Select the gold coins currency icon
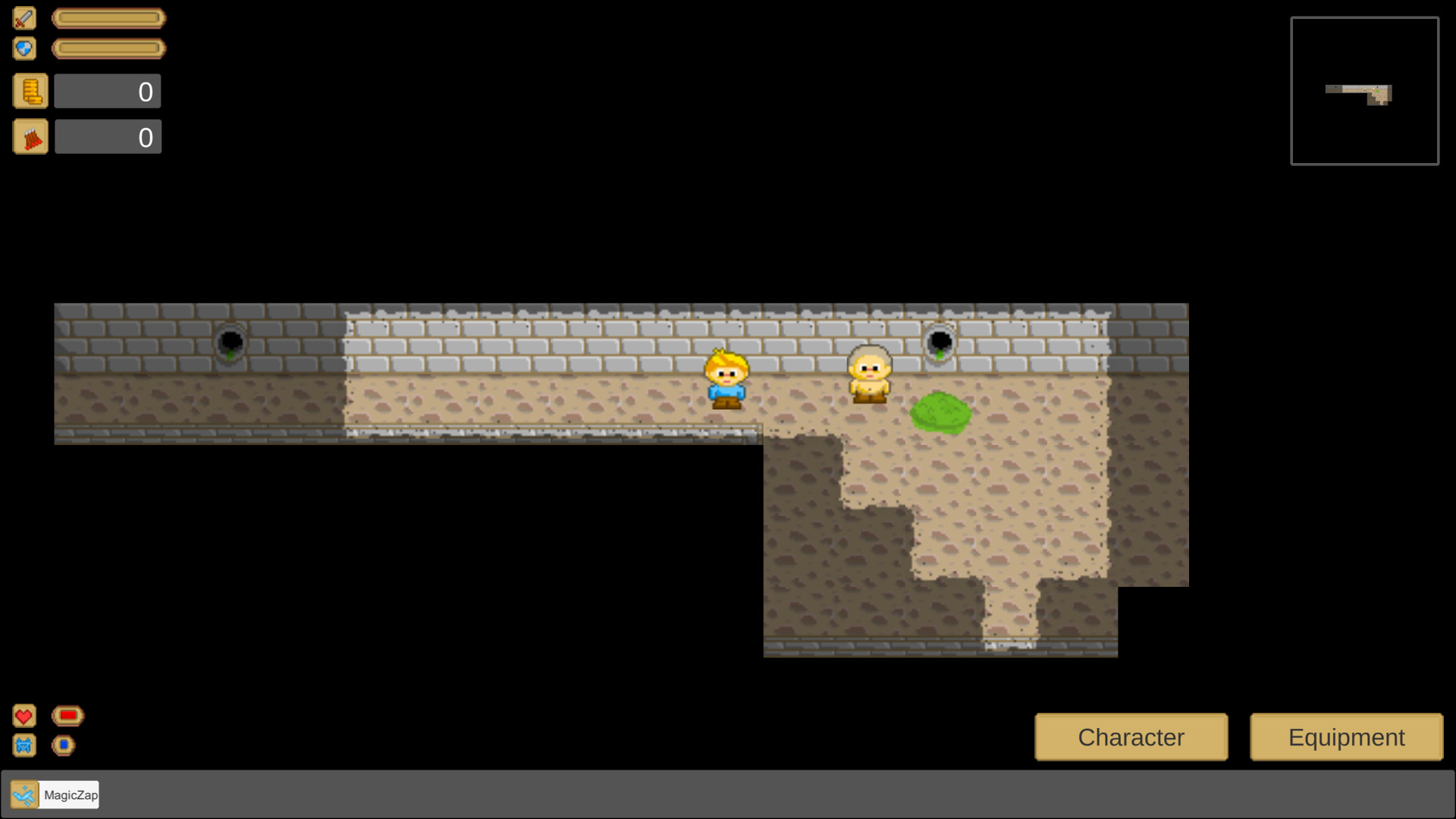Viewport: 1456px width, 819px height. 30,90
